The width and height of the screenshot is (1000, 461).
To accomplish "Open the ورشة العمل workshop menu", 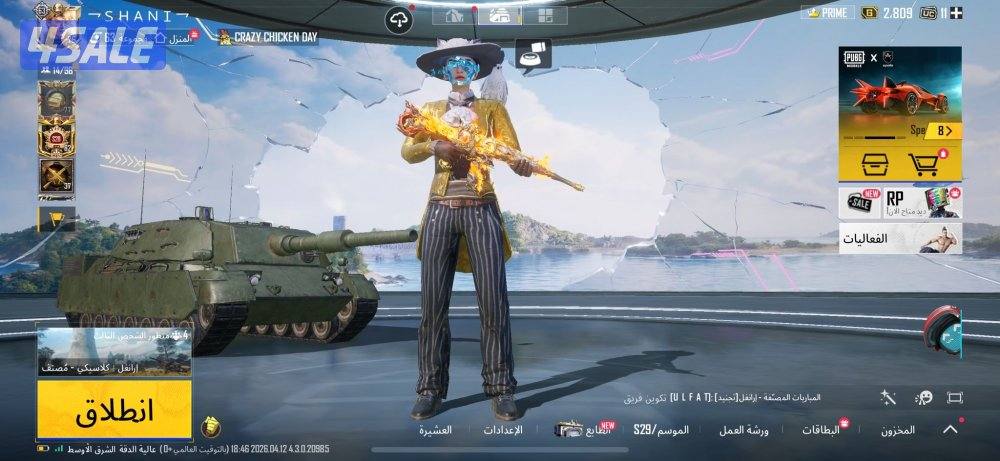I will click(743, 430).
